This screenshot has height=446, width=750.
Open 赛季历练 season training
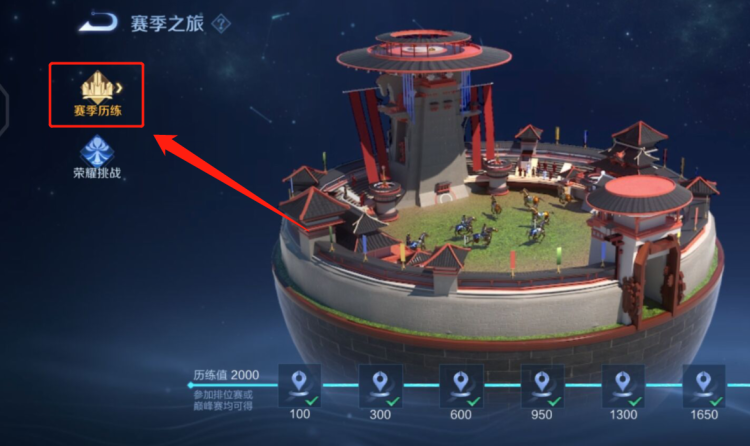pyautogui.click(x=97, y=94)
